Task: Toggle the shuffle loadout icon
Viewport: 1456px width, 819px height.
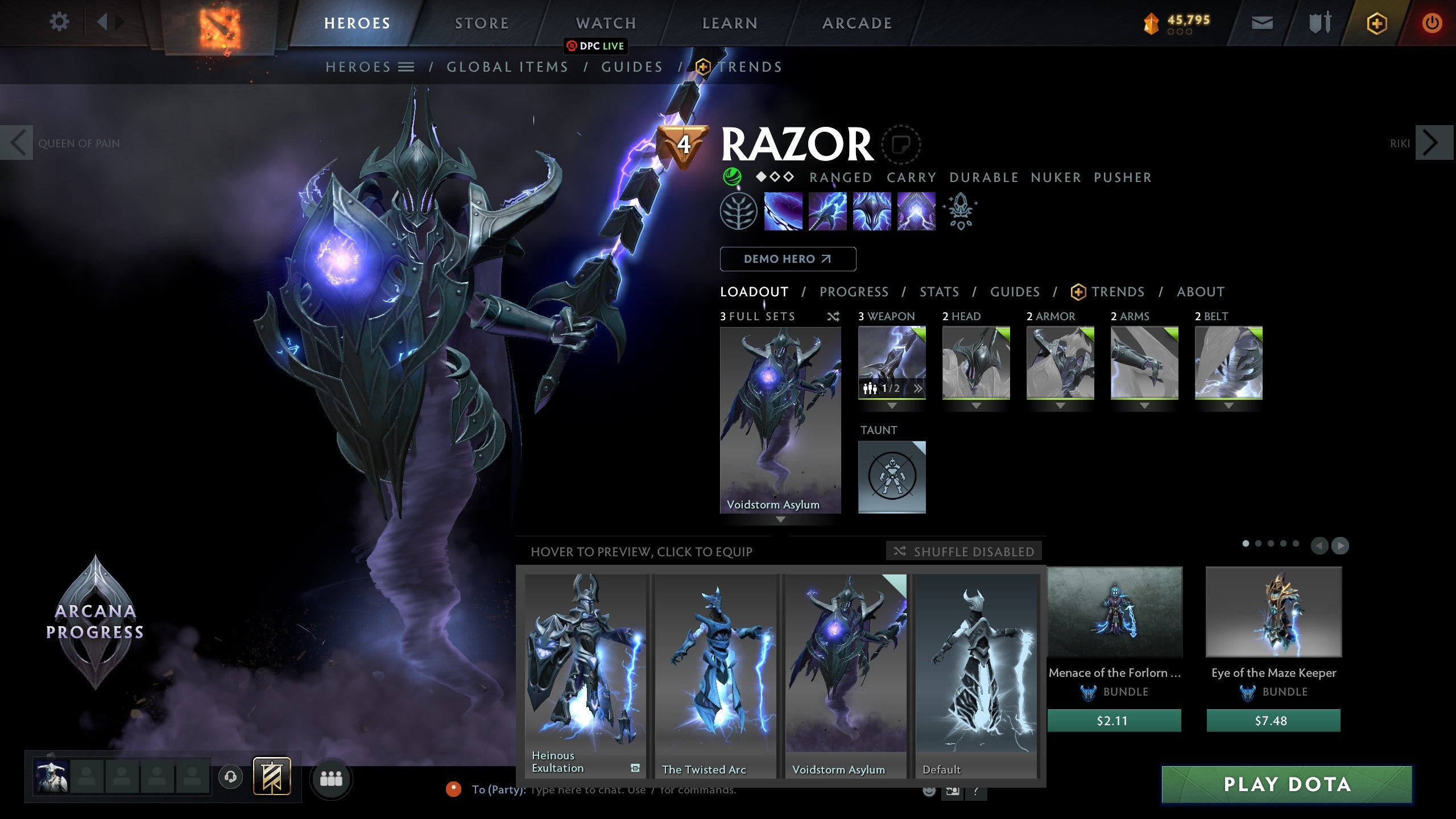Action: coord(834,317)
